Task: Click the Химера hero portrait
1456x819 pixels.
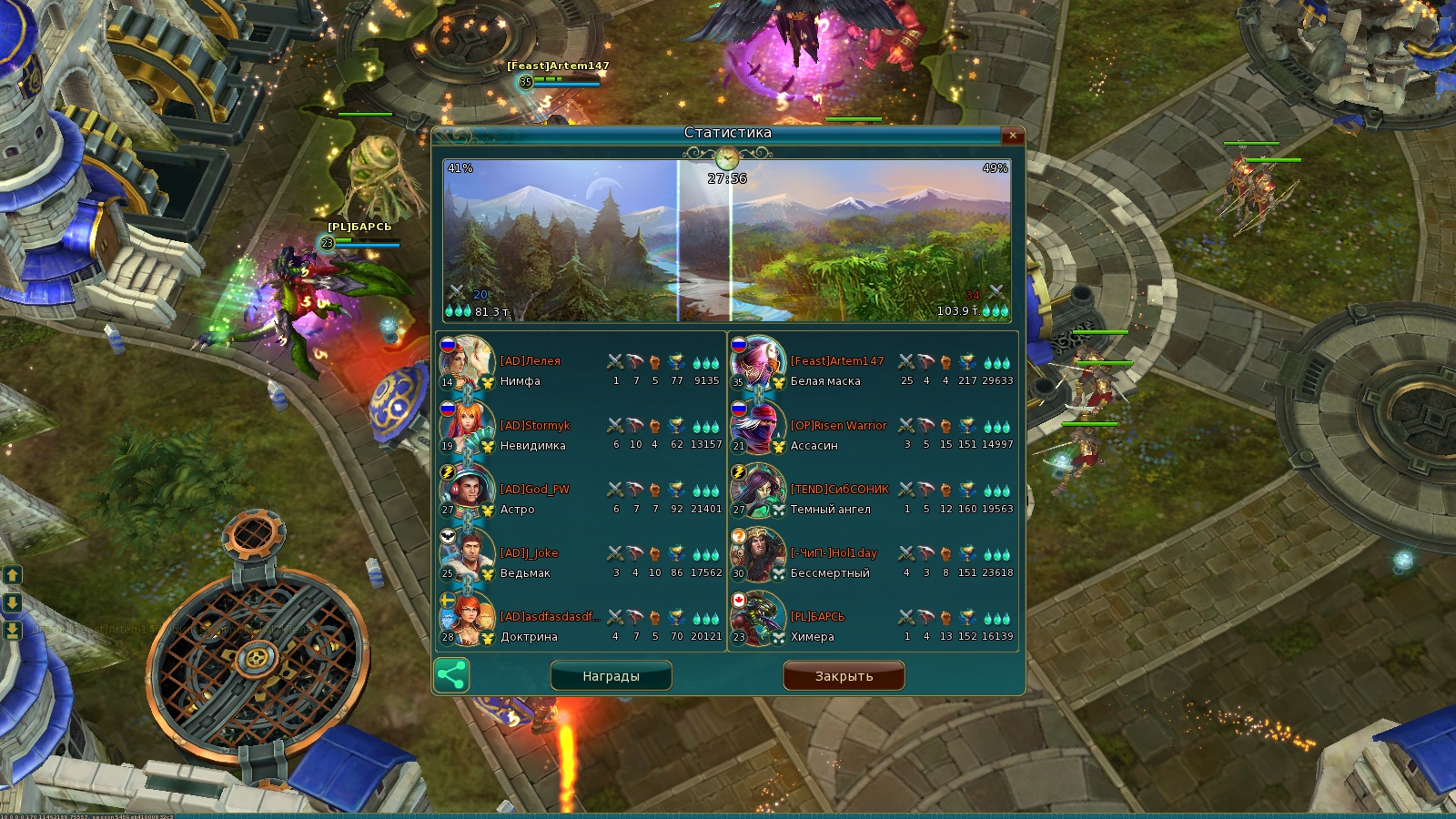Action: tap(758, 618)
